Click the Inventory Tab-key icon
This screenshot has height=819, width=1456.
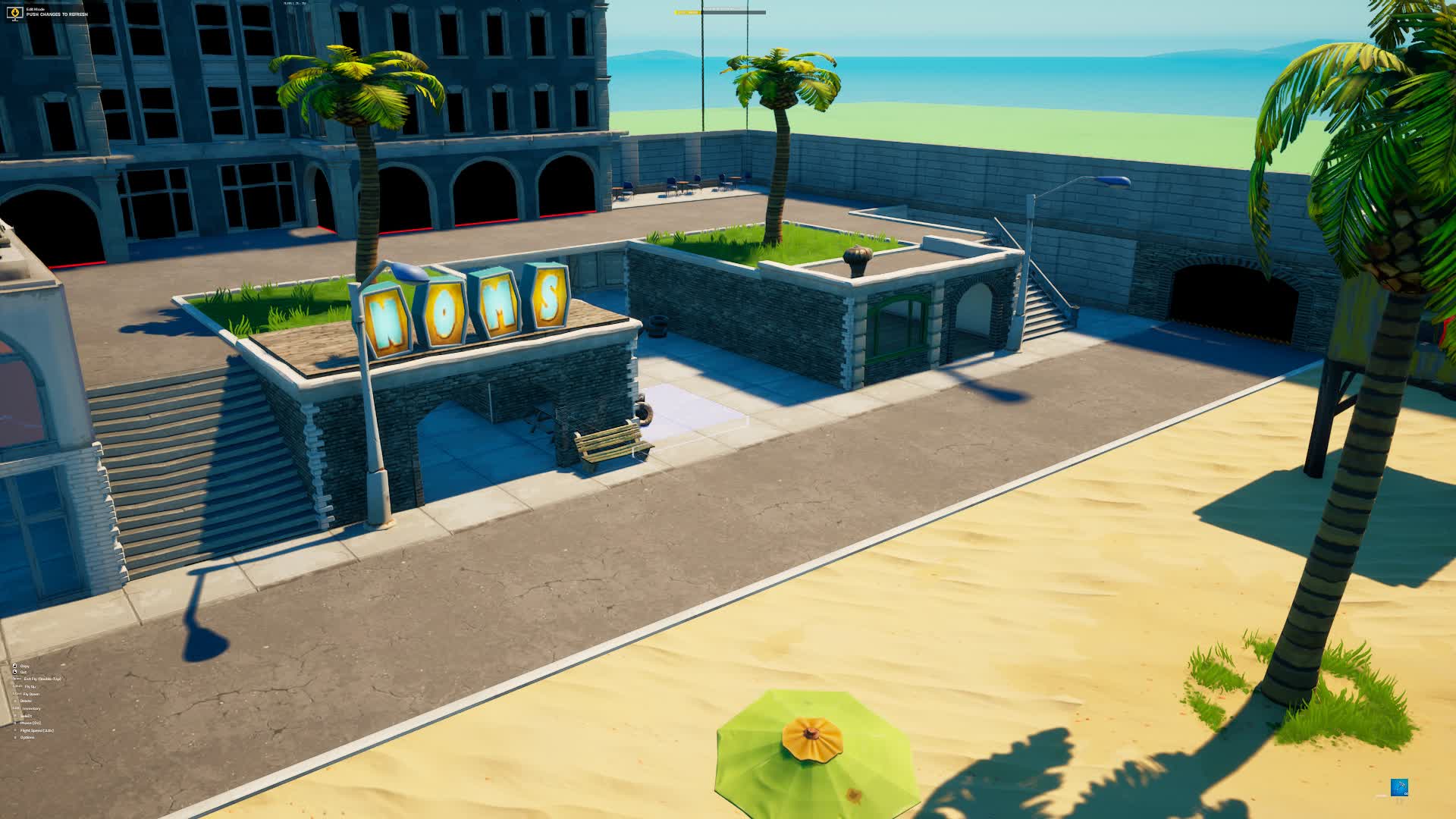(x=14, y=708)
